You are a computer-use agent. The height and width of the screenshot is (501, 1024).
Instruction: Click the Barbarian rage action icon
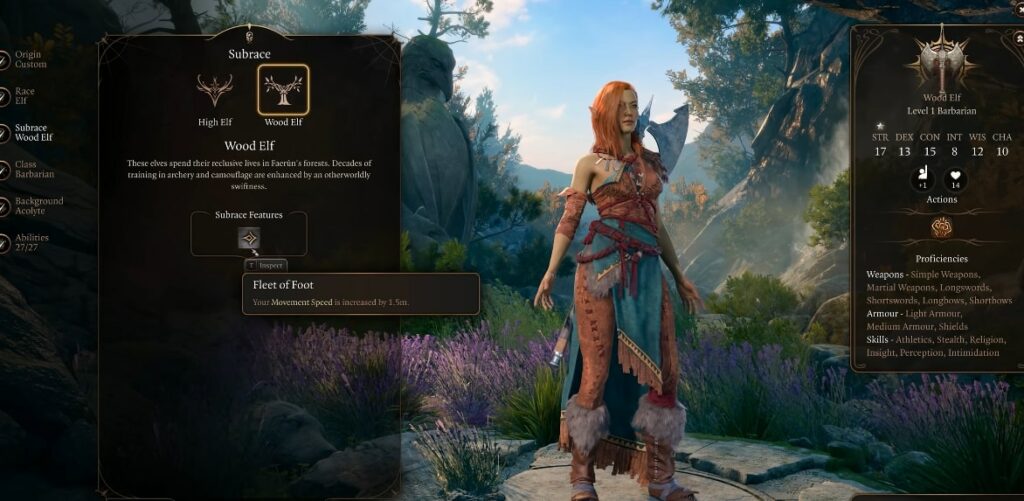click(941, 227)
